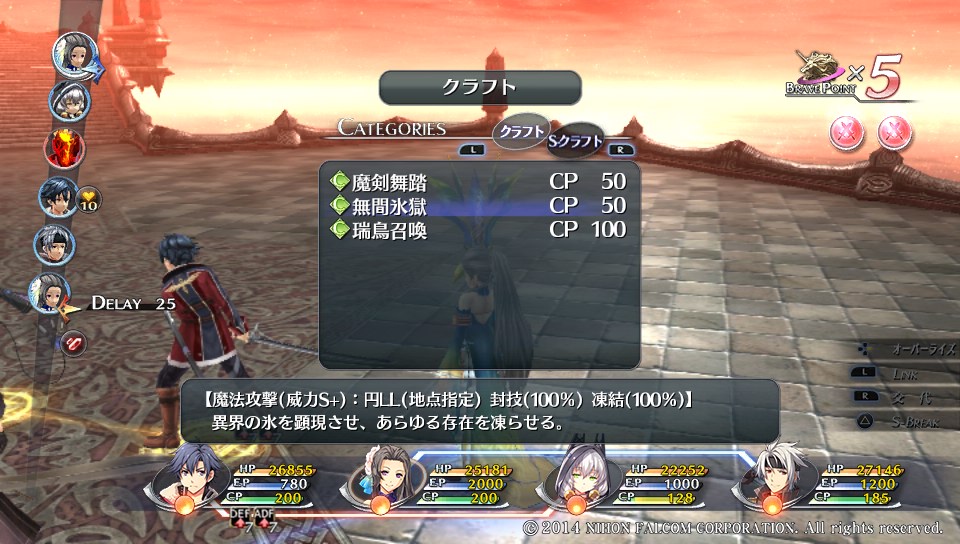Switch to the Sクラフト category tab
Viewport: 960px width, 544px height.
pos(576,141)
